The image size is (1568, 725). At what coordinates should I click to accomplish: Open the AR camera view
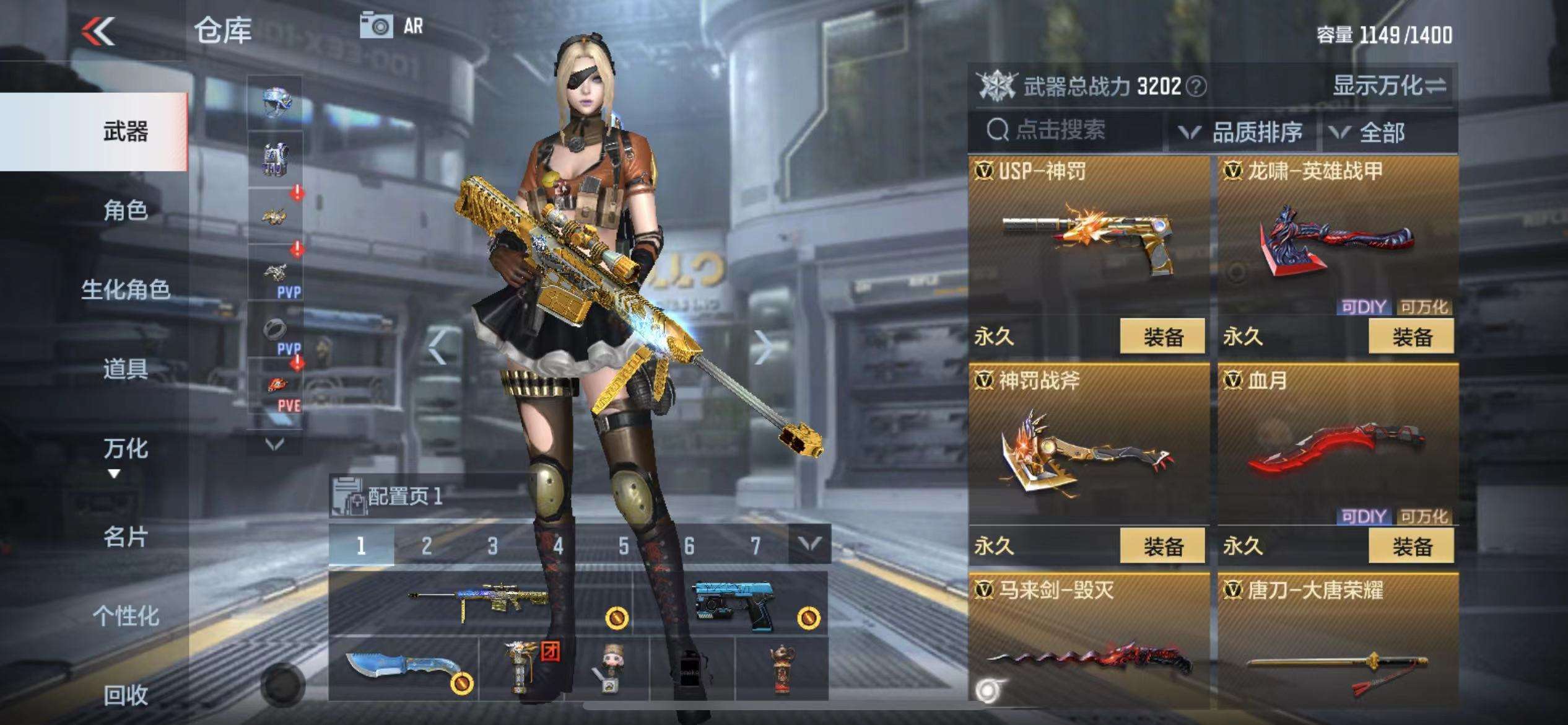pyautogui.click(x=391, y=26)
